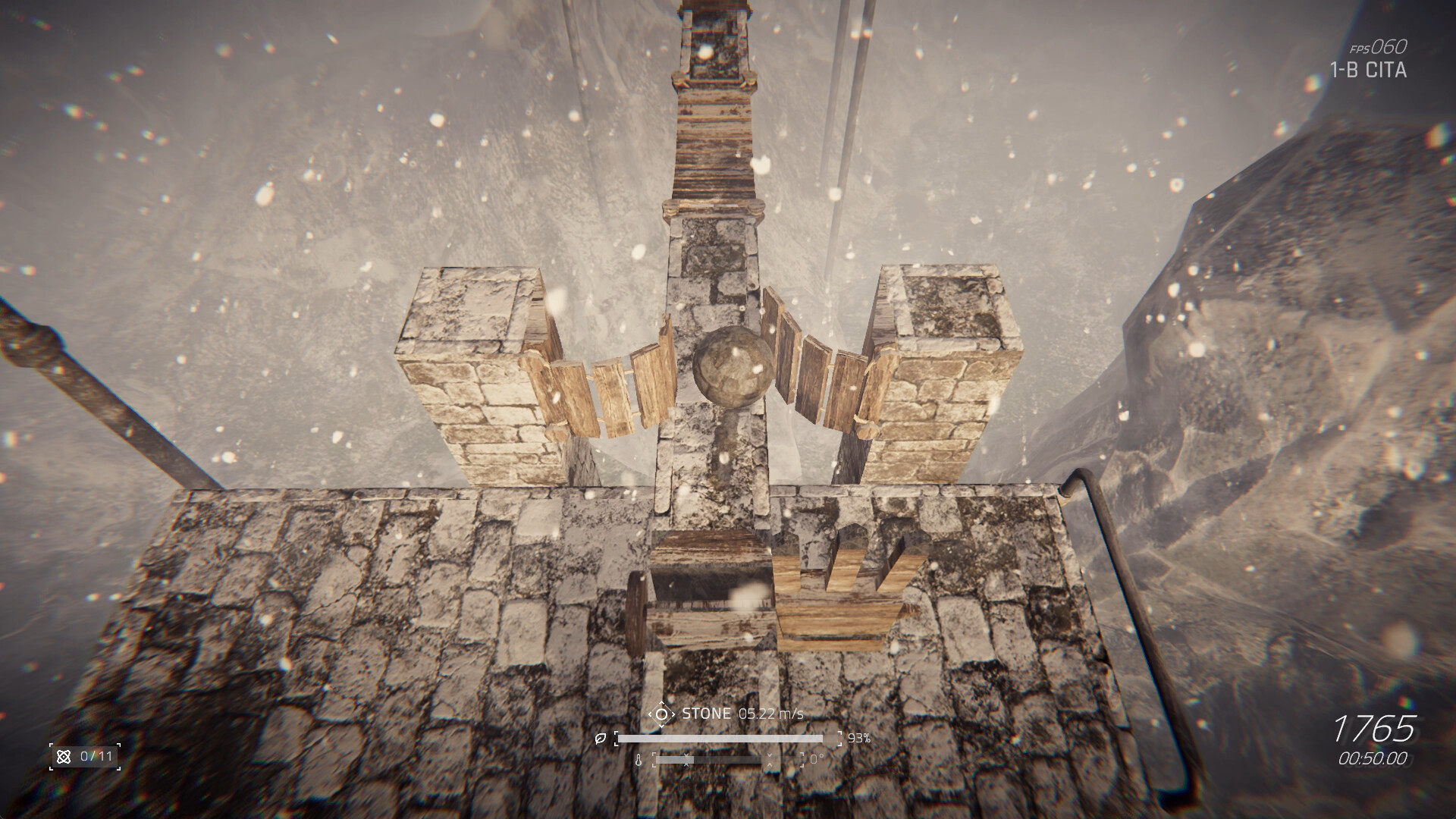Click the left chevron of the STONE indicator

click(x=650, y=714)
